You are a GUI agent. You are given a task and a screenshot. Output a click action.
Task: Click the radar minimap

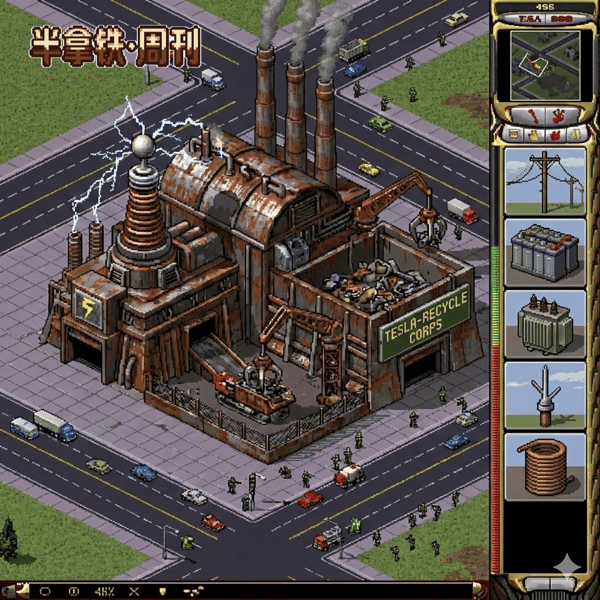click(x=545, y=65)
